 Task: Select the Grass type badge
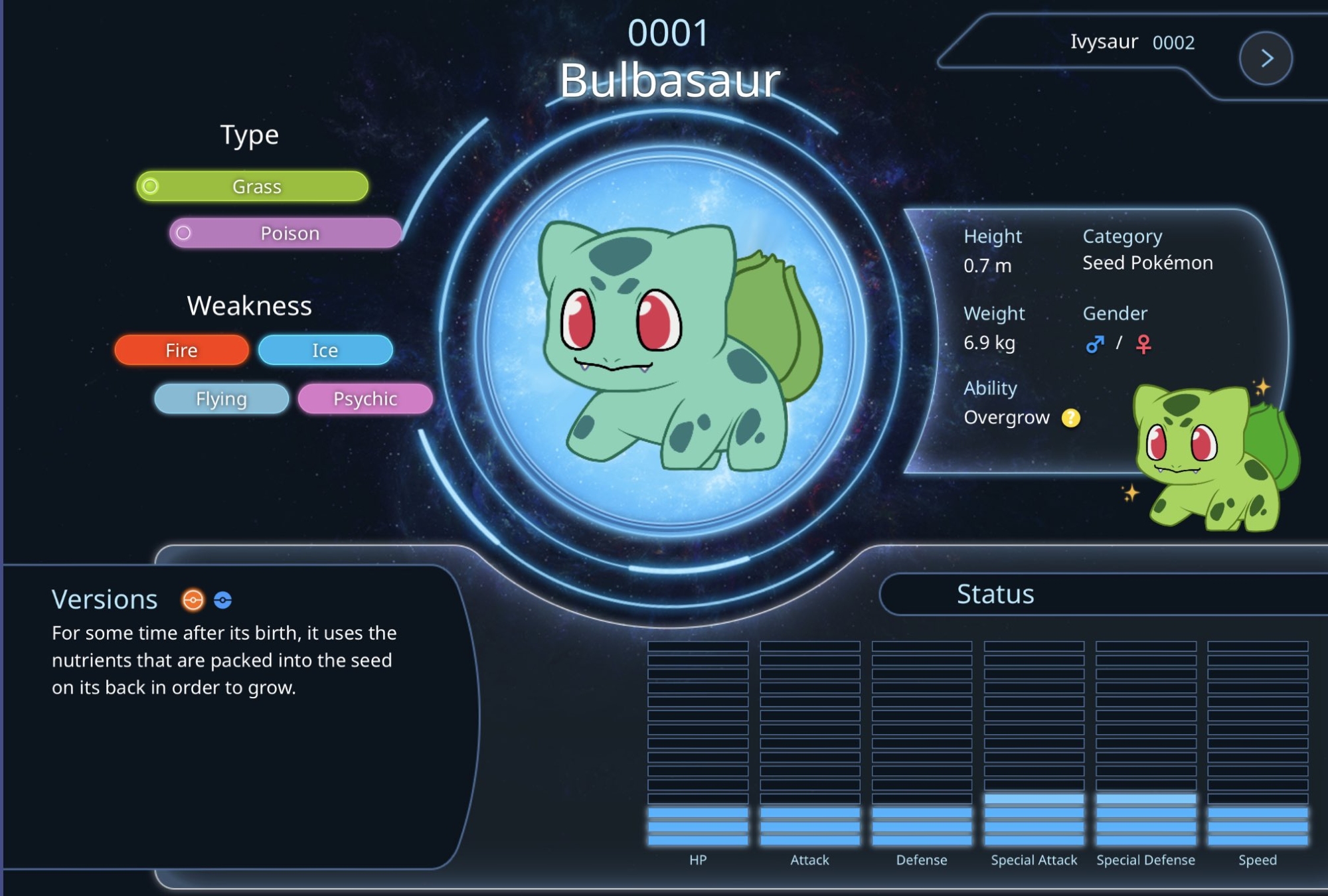tap(252, 187)
